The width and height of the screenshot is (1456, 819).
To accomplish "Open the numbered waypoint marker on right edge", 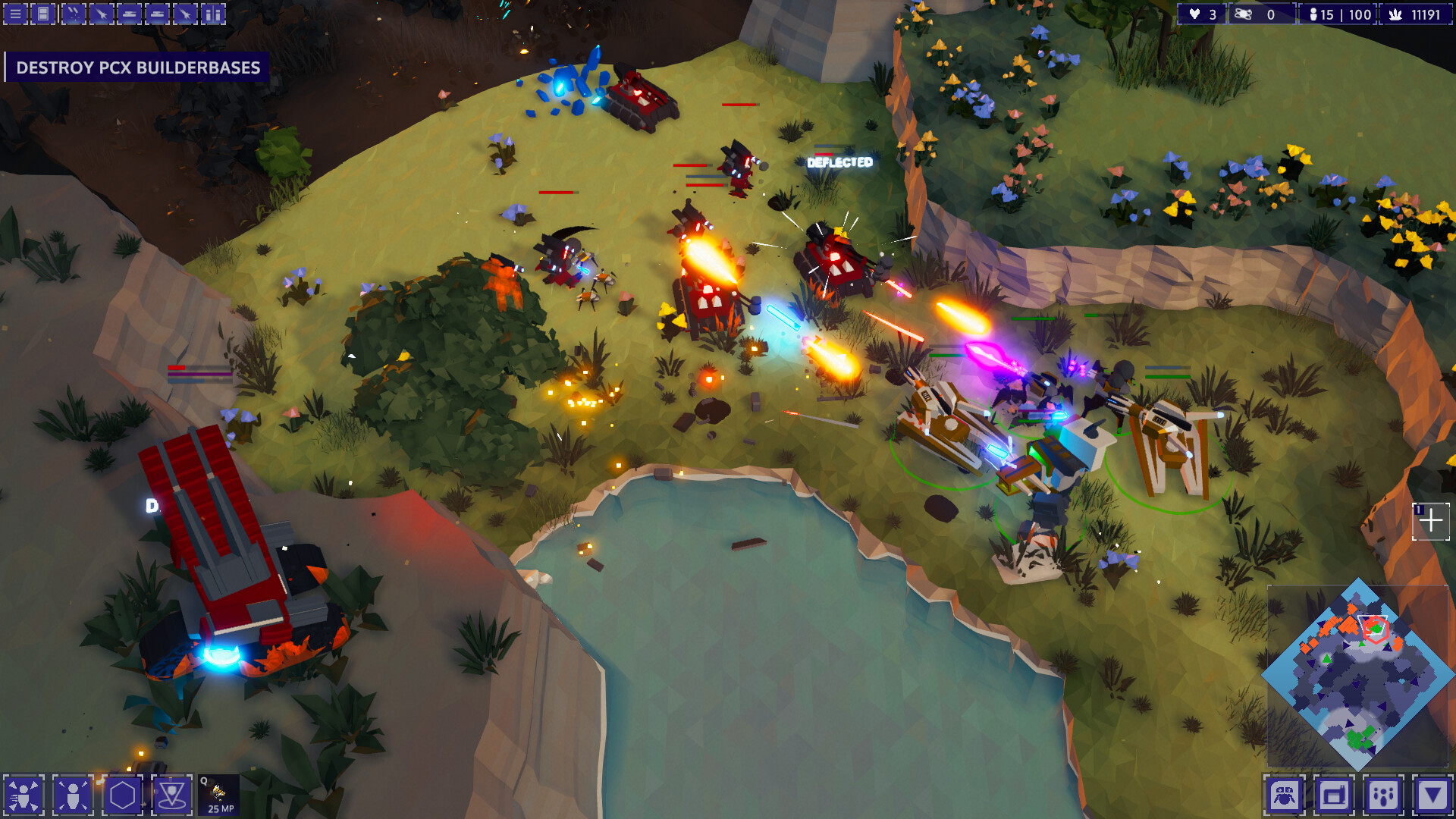I will pos(1432,521).
